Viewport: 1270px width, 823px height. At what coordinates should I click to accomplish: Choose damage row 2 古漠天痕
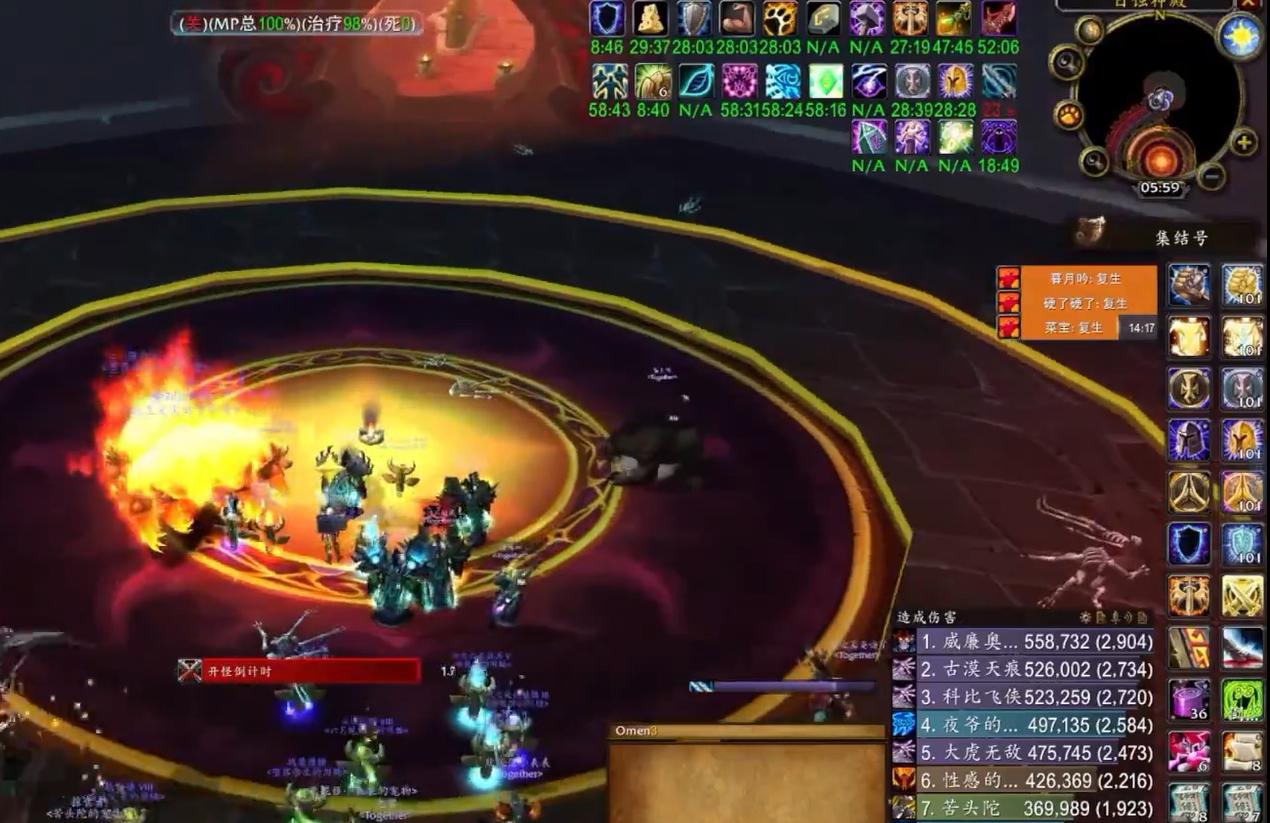pos(1024,670)
